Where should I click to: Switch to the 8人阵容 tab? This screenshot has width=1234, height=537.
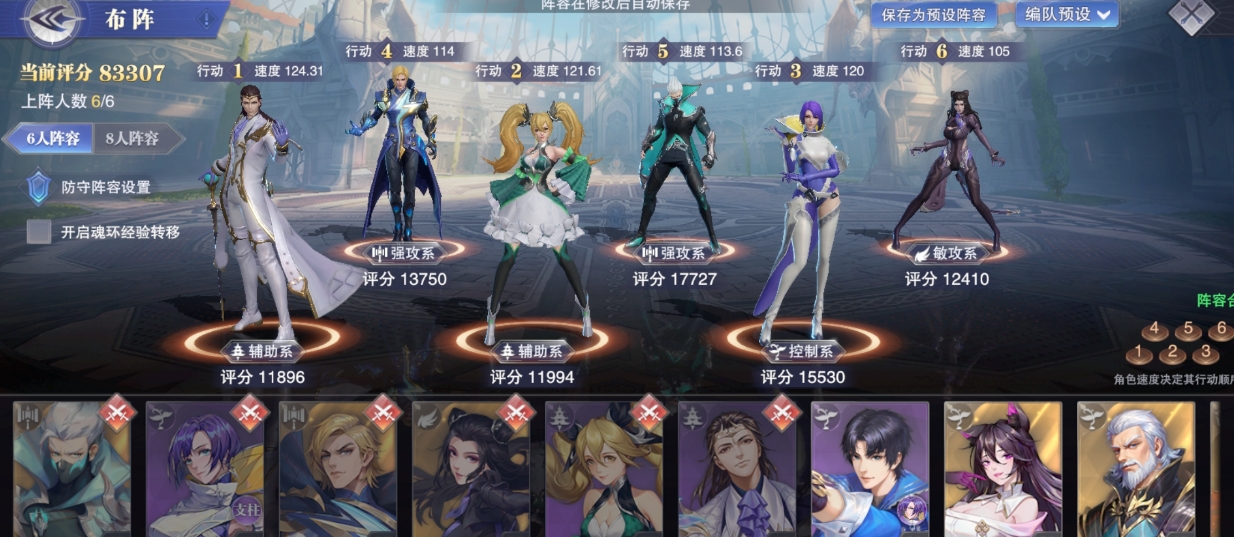click(x=133, y=139)
